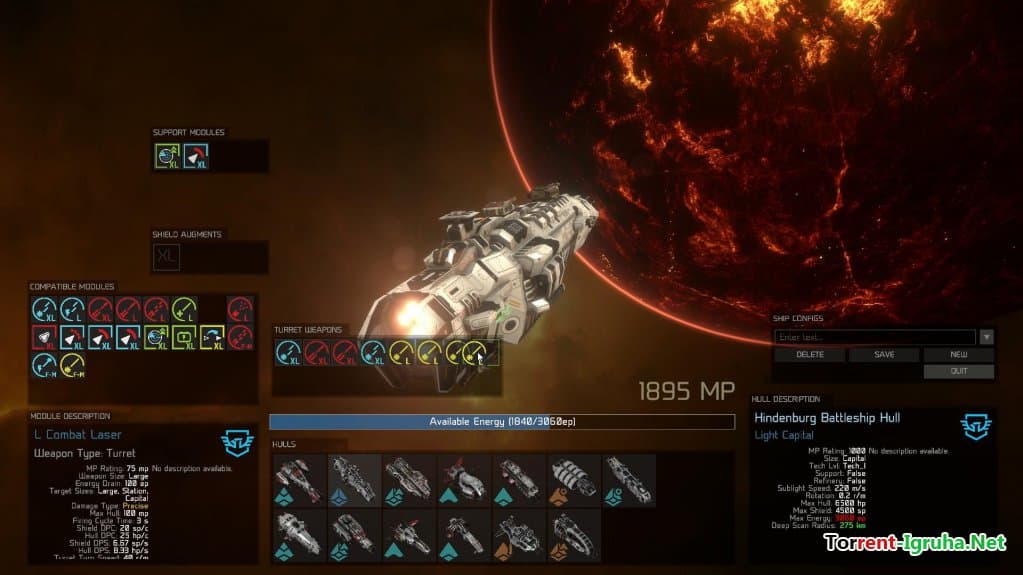The height and width of the screenshot is (575, 1023).
Task: Pick the last hull in the bottom row
Action: coord(574,535)
